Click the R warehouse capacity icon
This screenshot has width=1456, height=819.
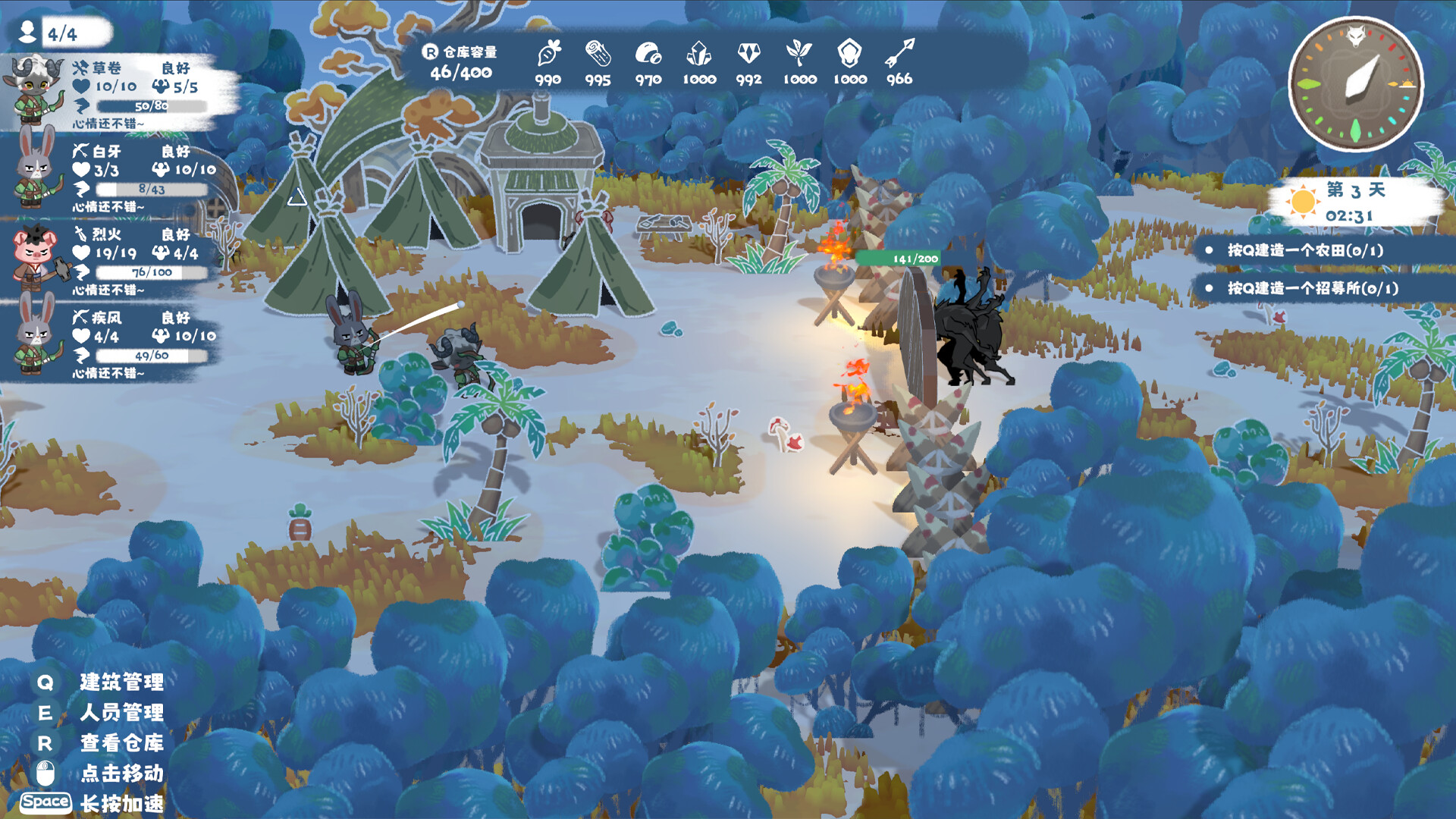429,54
